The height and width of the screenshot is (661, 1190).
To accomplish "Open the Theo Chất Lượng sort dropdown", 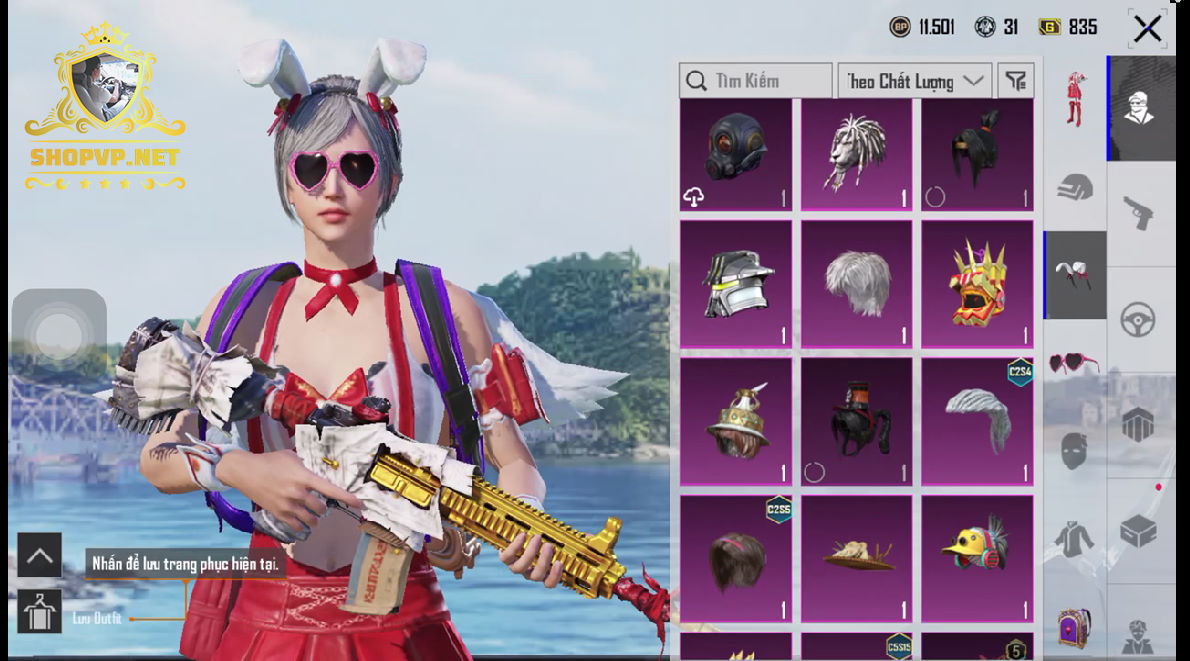I will pyautogui.click(x=914, y=81).
